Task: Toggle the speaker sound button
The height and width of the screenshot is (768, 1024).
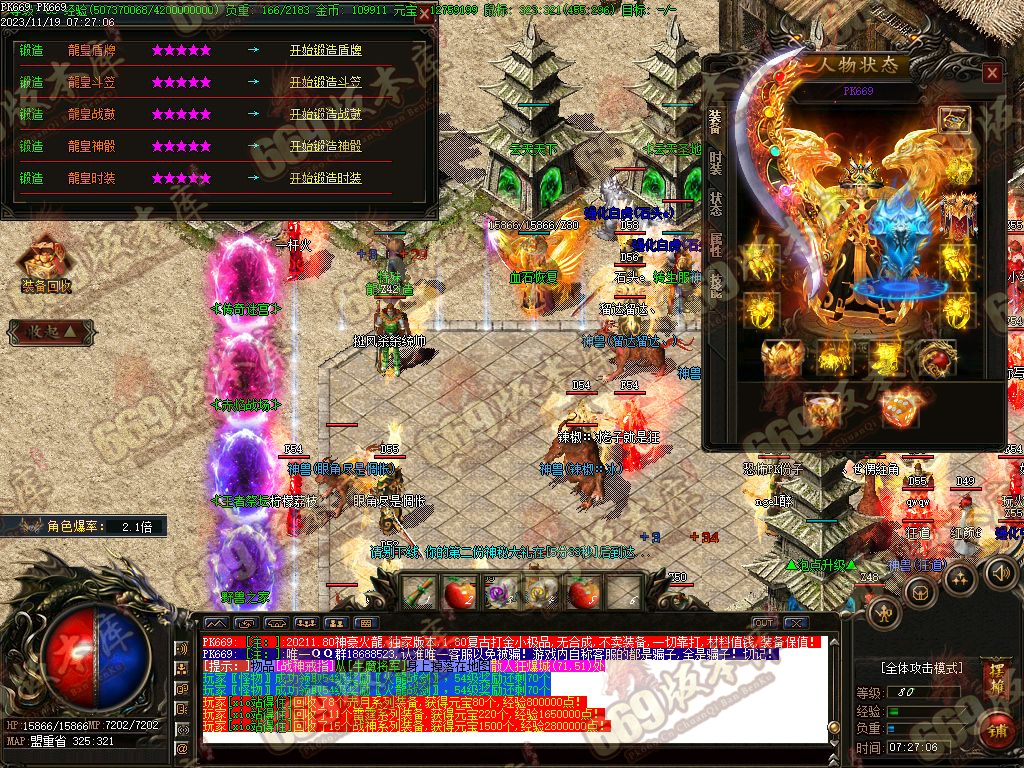Action: (1000, 573)
